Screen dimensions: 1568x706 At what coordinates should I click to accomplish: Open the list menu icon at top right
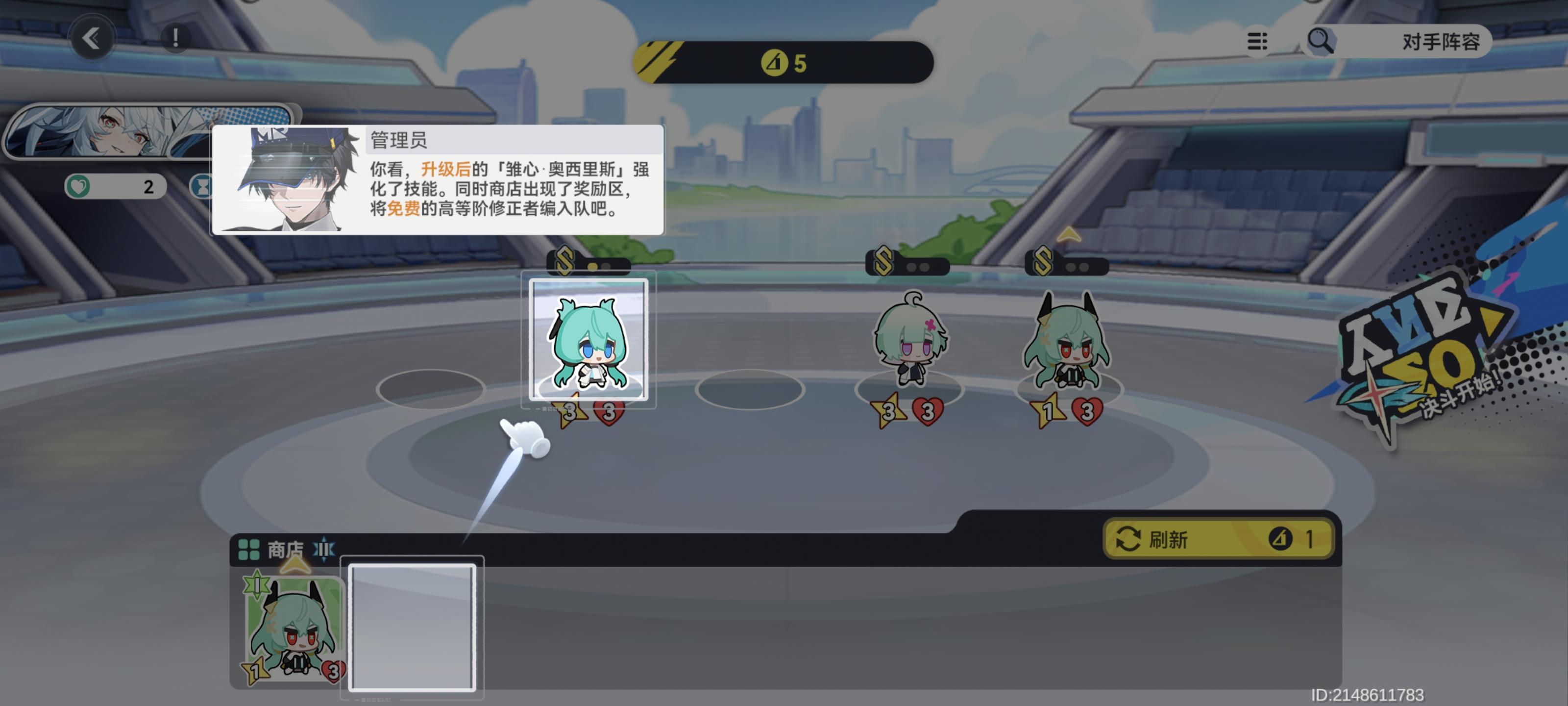tap(1256, 41)
